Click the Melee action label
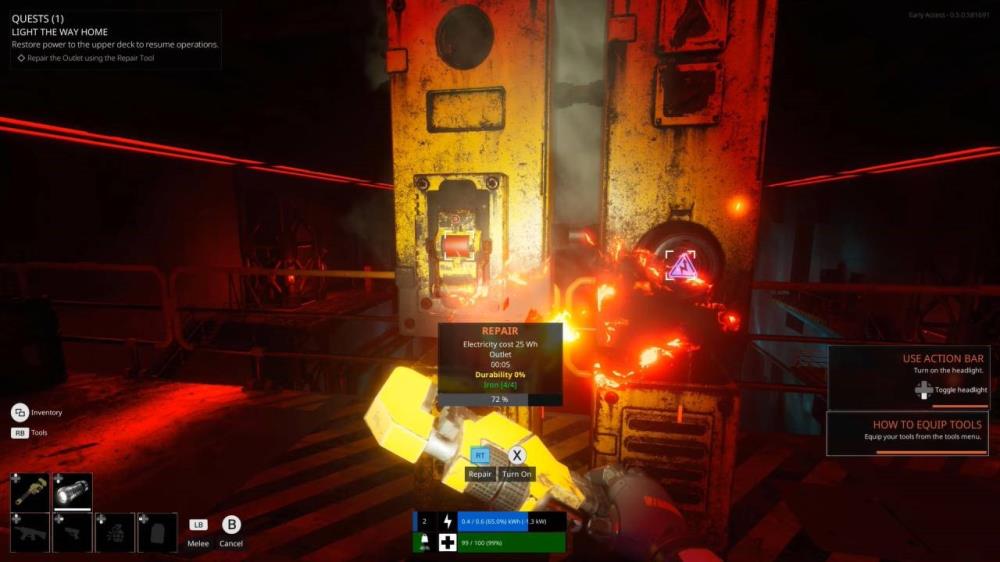 click(198, 543)
